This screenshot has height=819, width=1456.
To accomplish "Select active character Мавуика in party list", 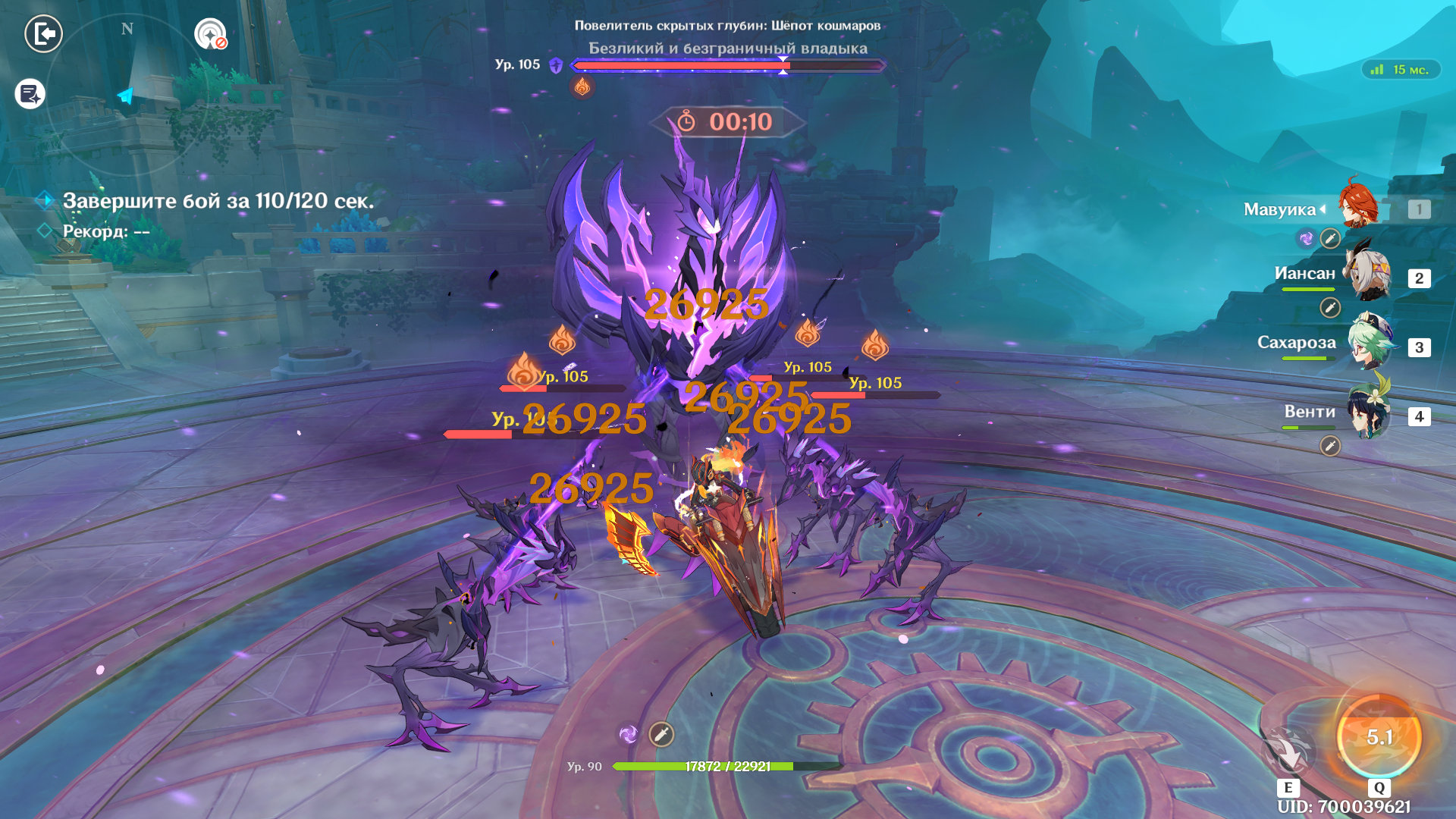I will (1359, 206).
